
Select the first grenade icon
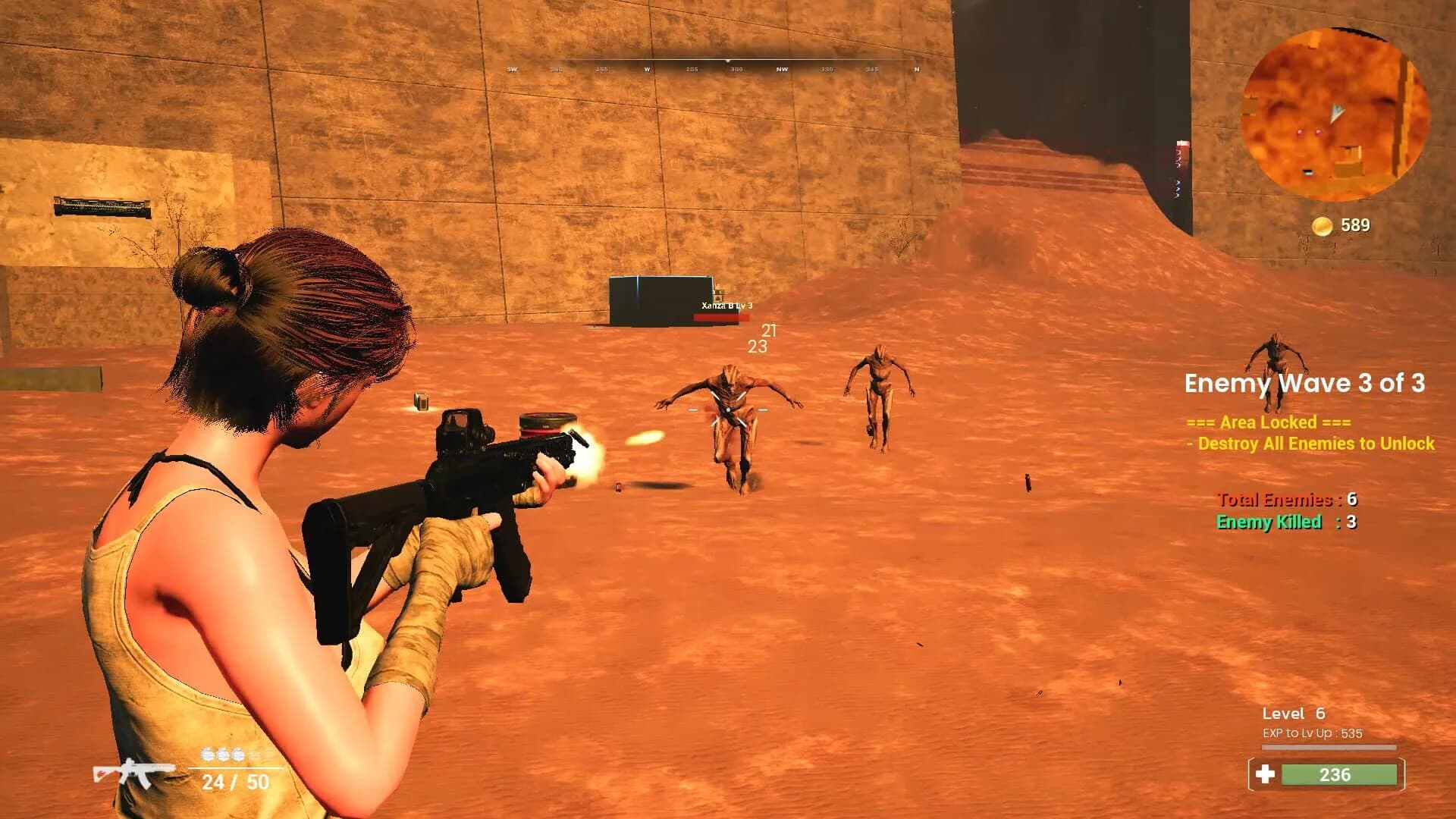coord(207,755)
